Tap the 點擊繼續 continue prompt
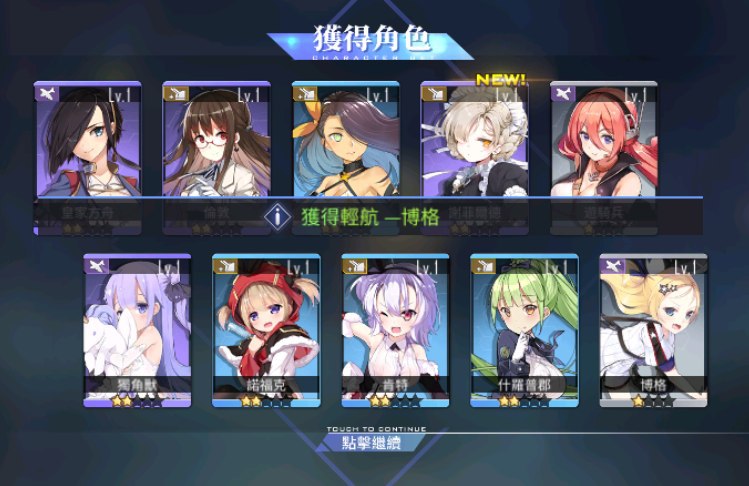The image size is (749, 486). [372, 441]
